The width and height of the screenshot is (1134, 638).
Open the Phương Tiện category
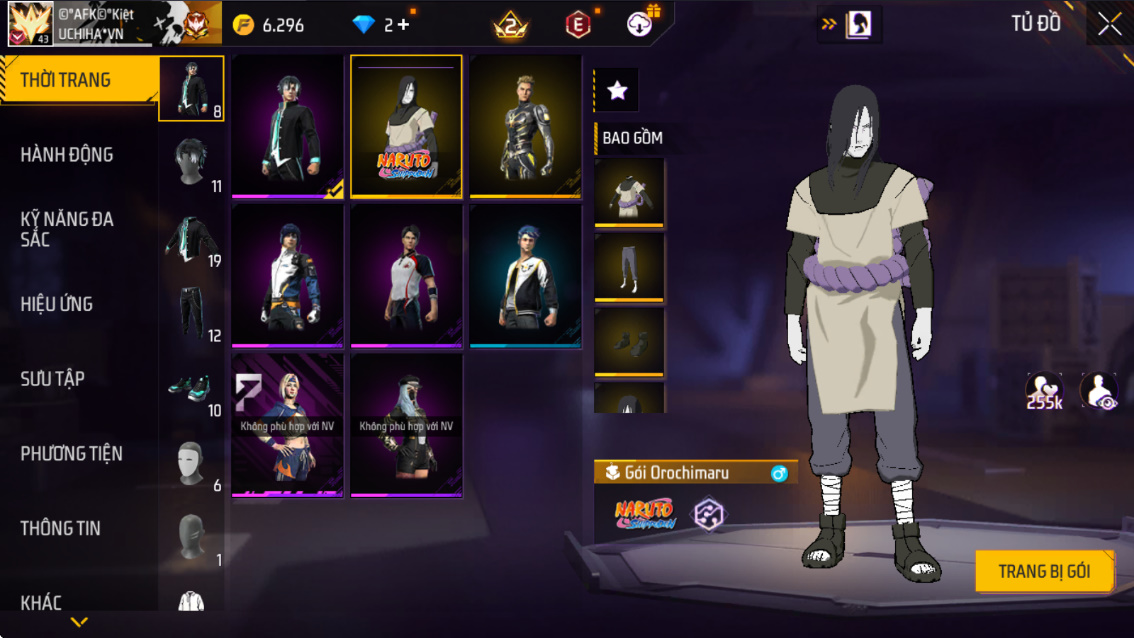72,454
